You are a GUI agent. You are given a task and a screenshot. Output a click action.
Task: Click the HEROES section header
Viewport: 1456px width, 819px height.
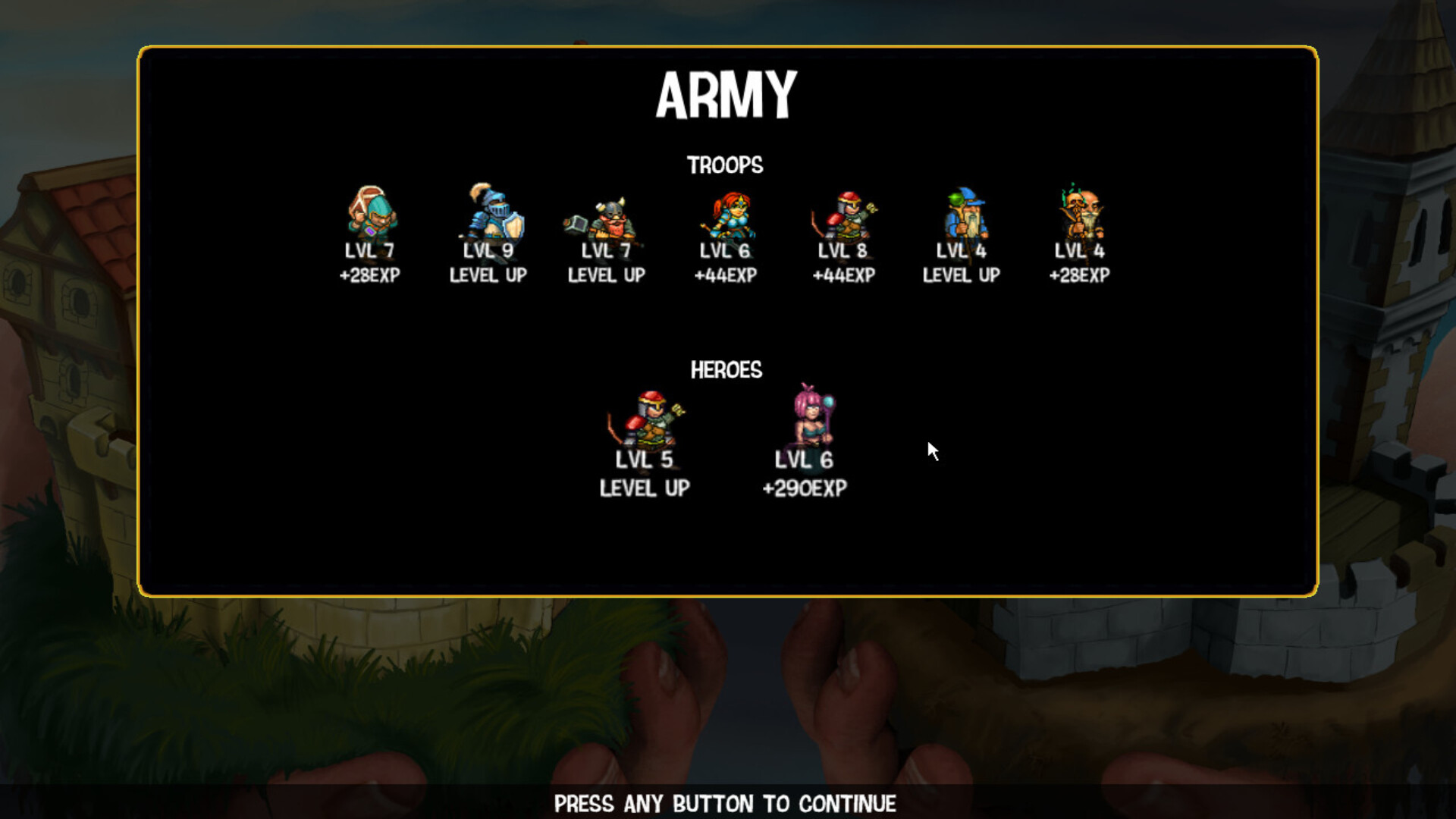[726, 370]
